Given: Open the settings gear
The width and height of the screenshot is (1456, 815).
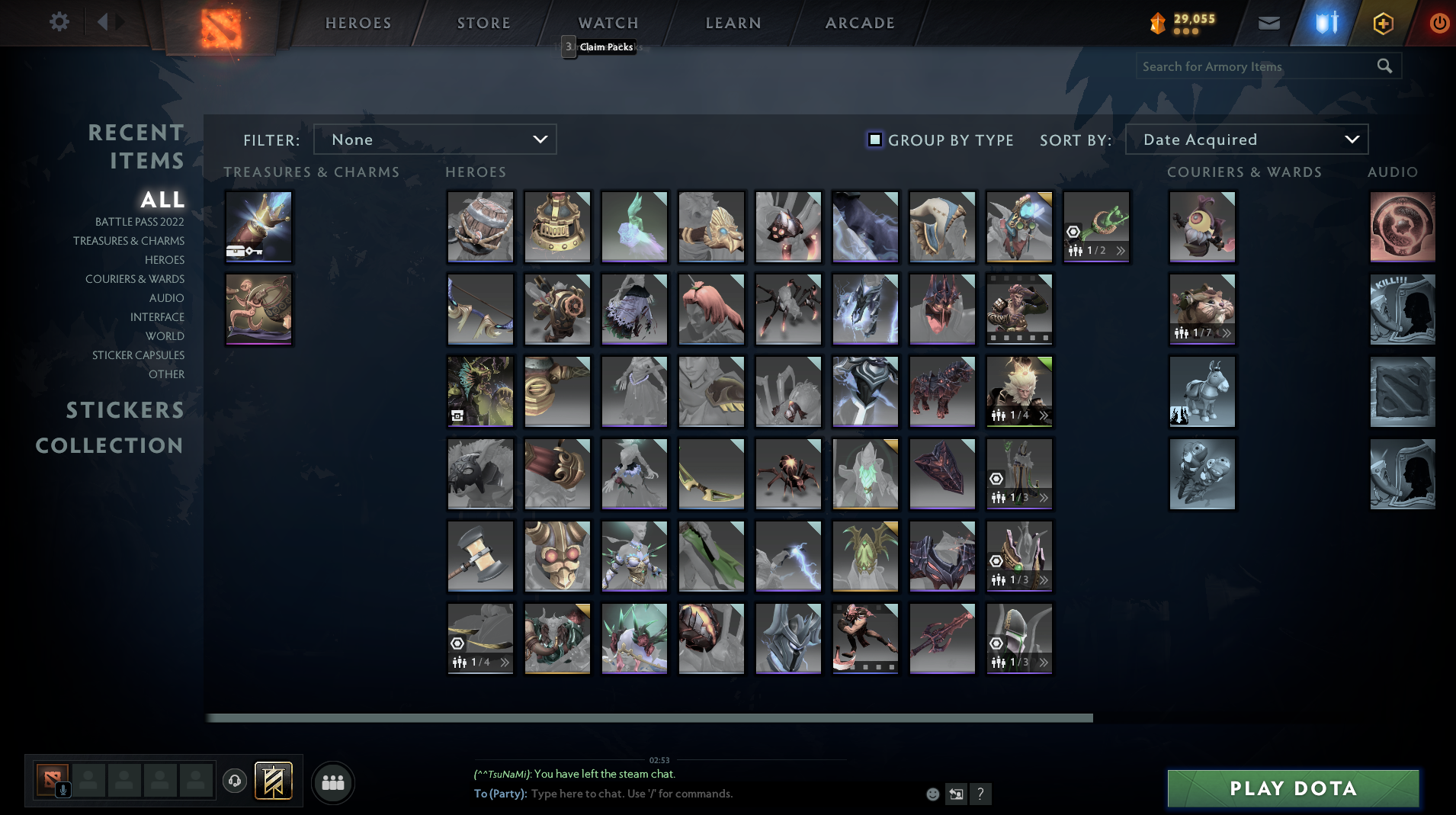Looking at the screenshot, I should pos(59,22).
